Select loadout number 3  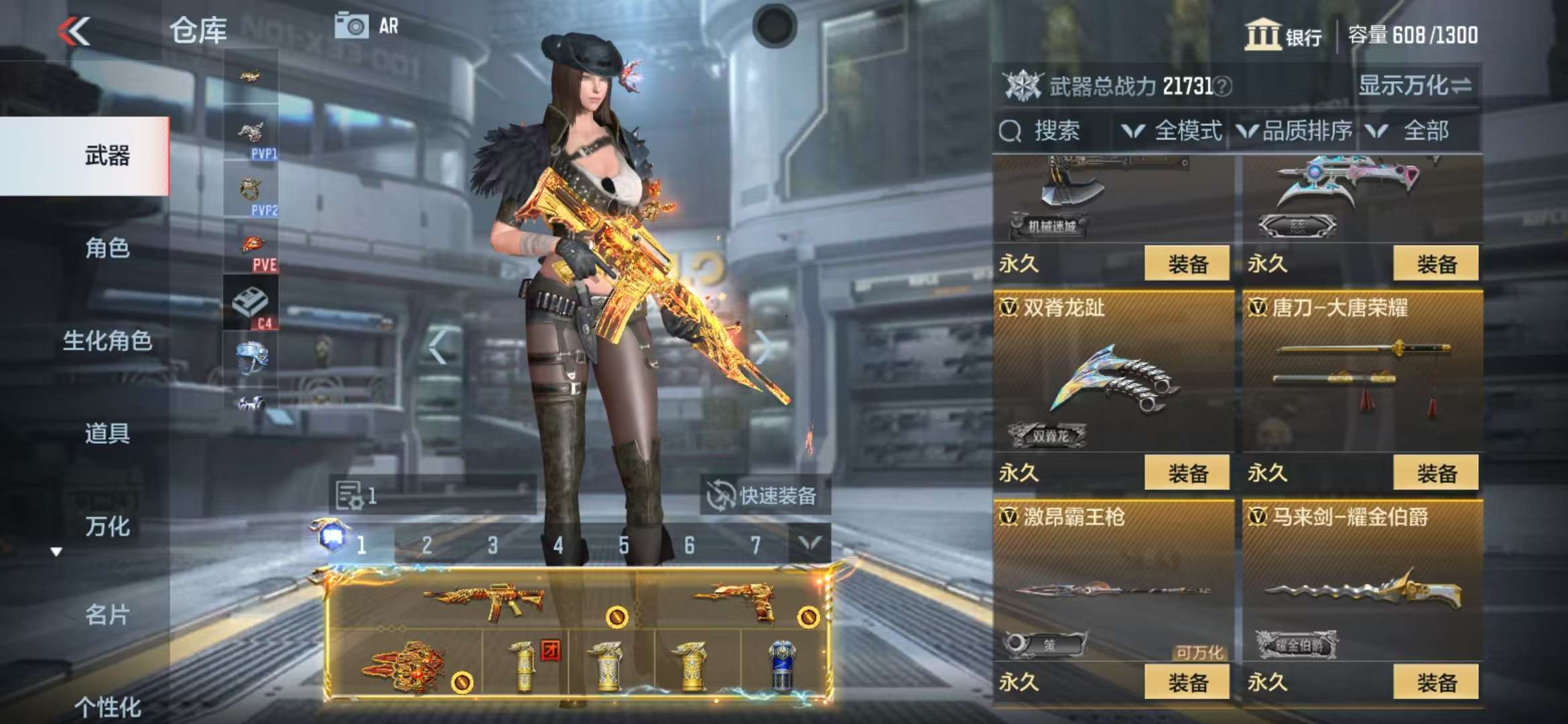point(493,546)
